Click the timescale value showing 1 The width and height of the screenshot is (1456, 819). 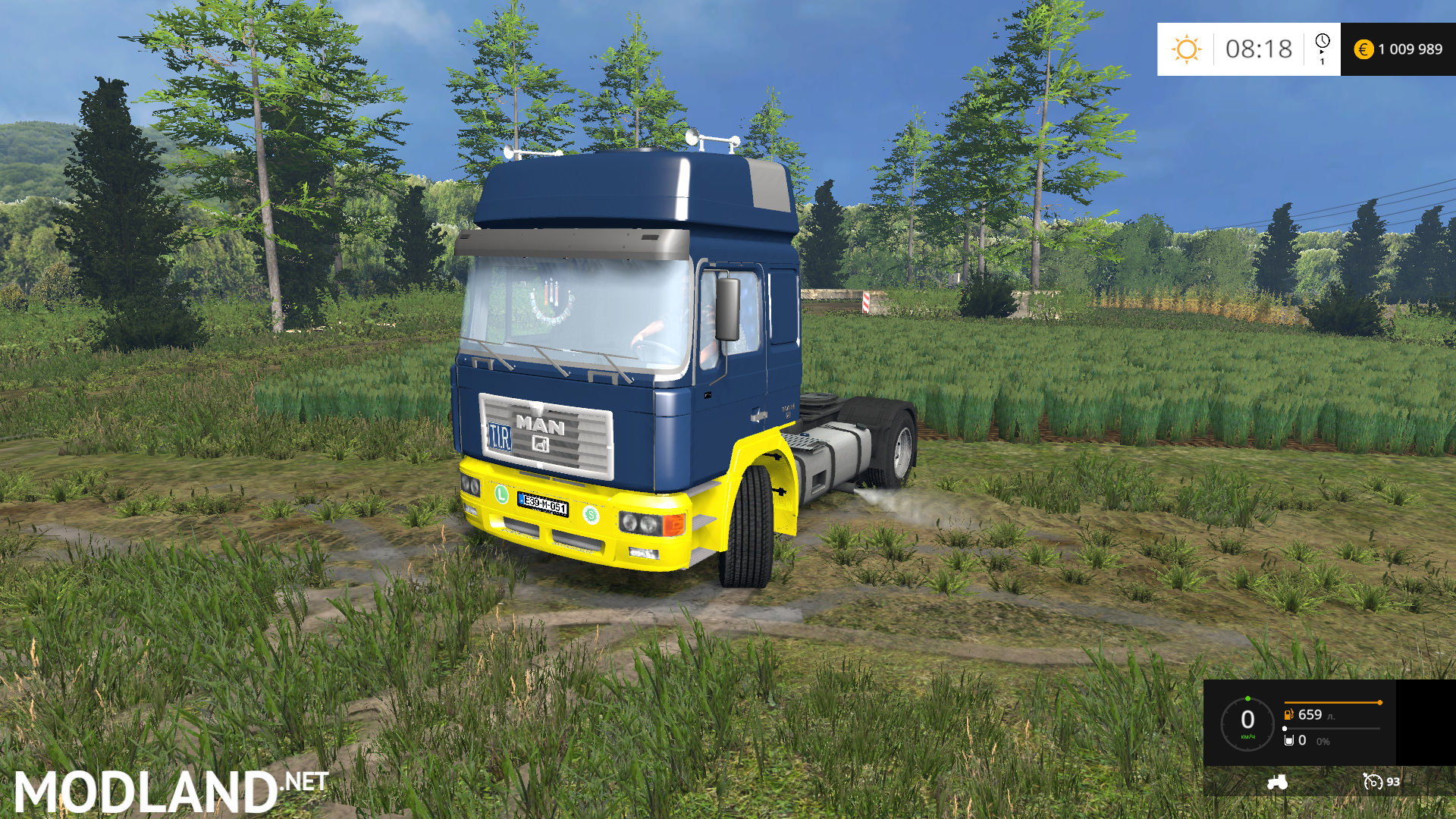point(1322,61)
